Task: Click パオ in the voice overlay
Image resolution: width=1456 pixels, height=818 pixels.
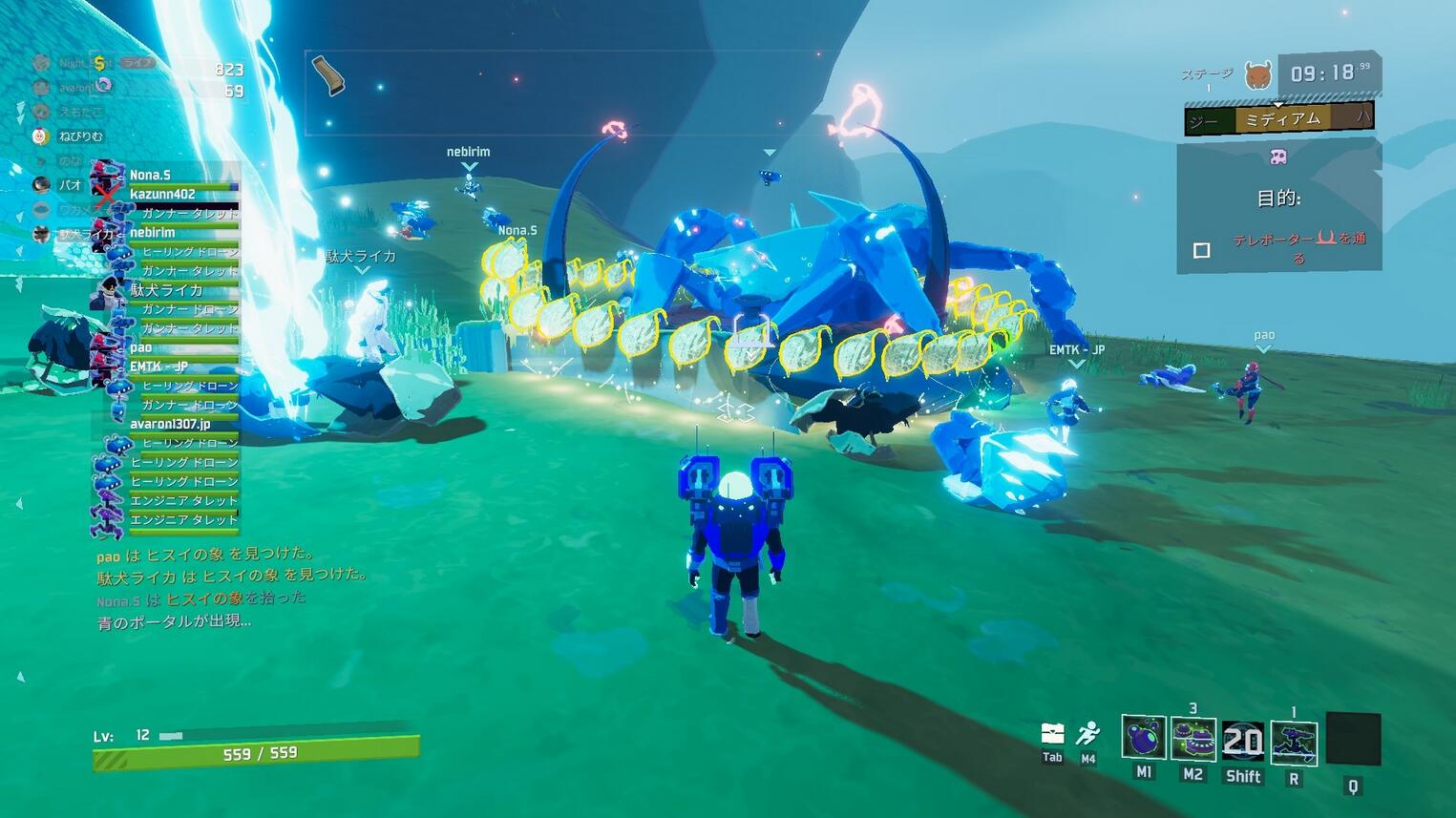Action: 69,184
